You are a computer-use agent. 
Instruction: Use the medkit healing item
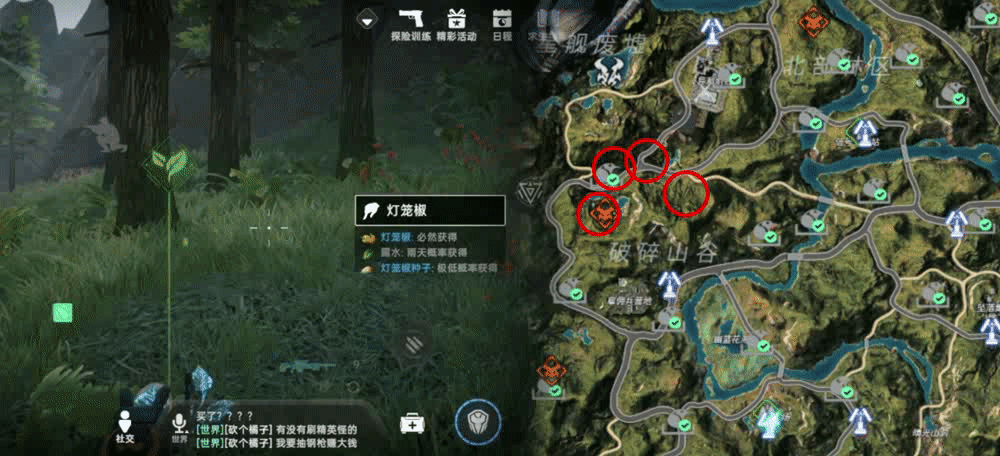(x=412, y=423)
